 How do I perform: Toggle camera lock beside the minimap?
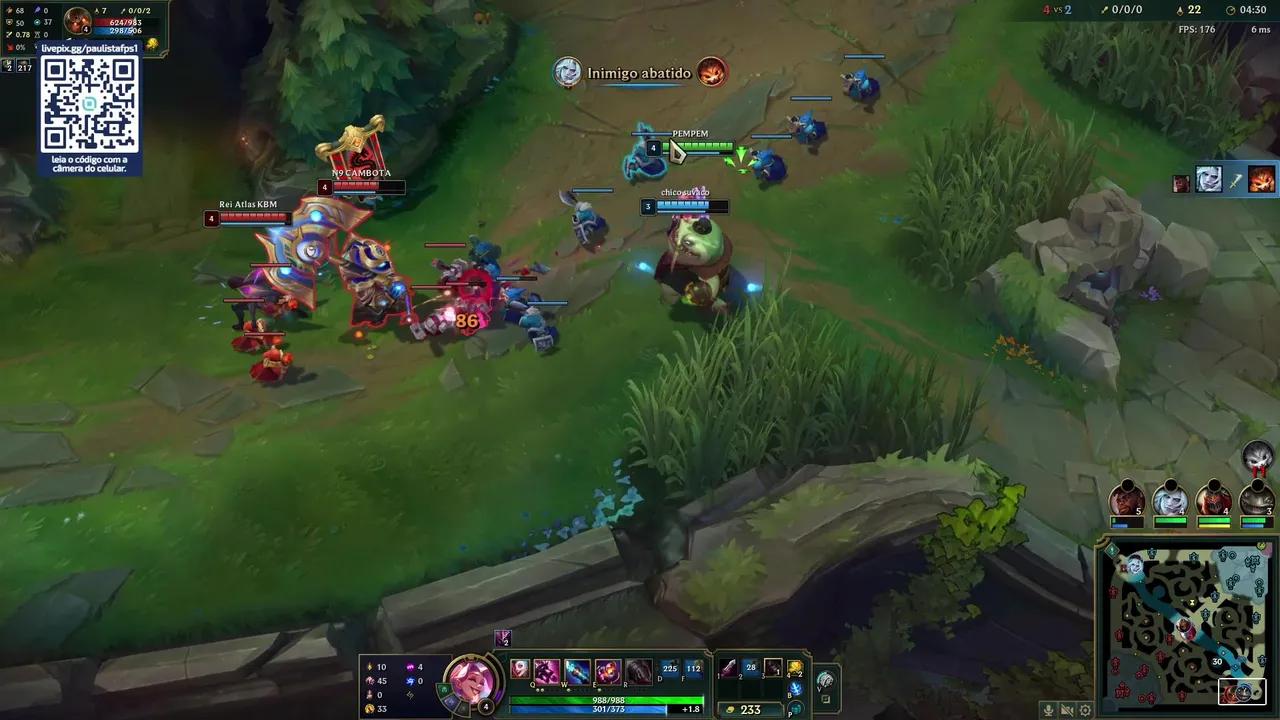(x=827, y=697)
